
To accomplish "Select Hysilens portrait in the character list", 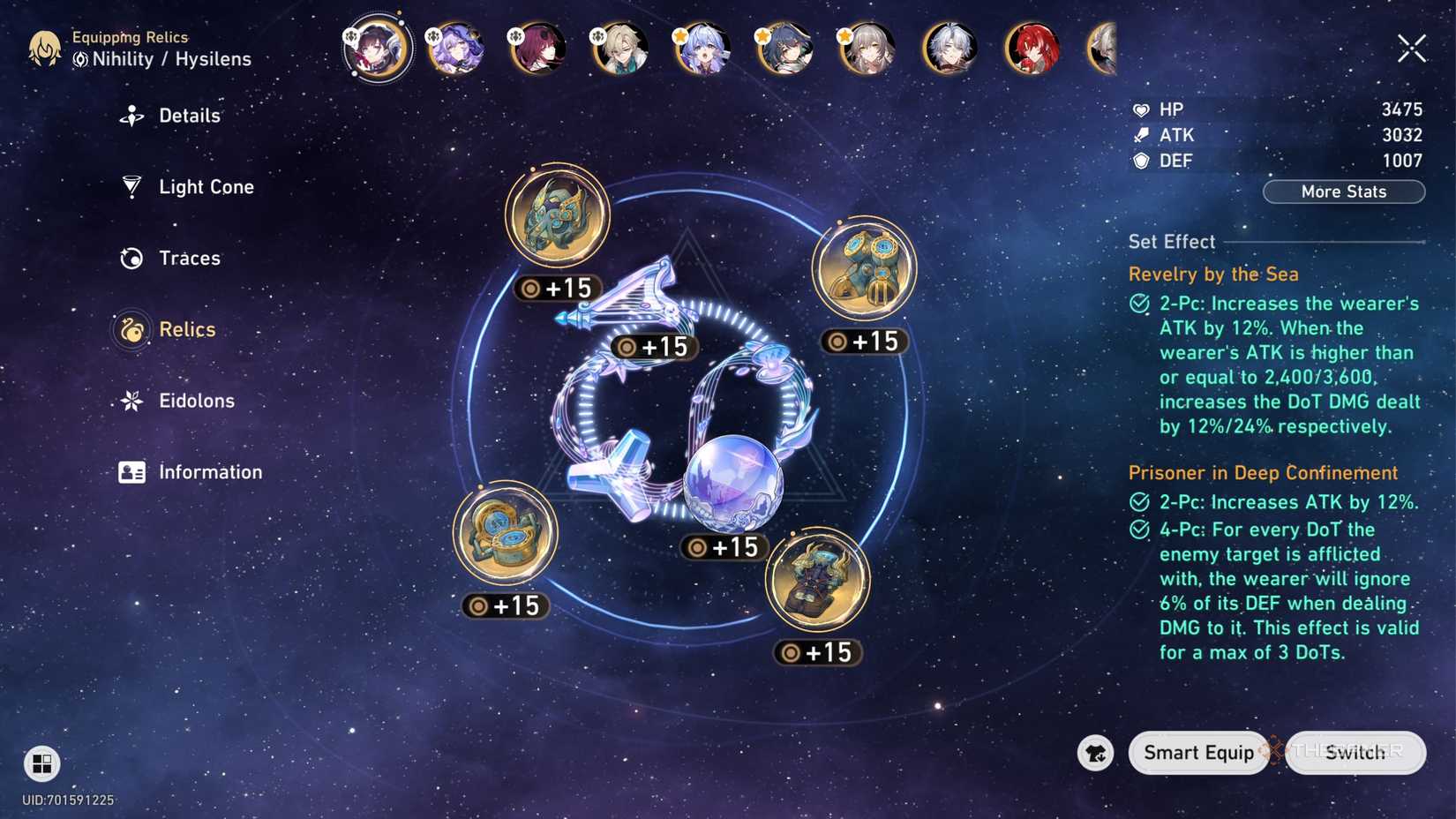I will pyautogui.click(x=378, y=49).
